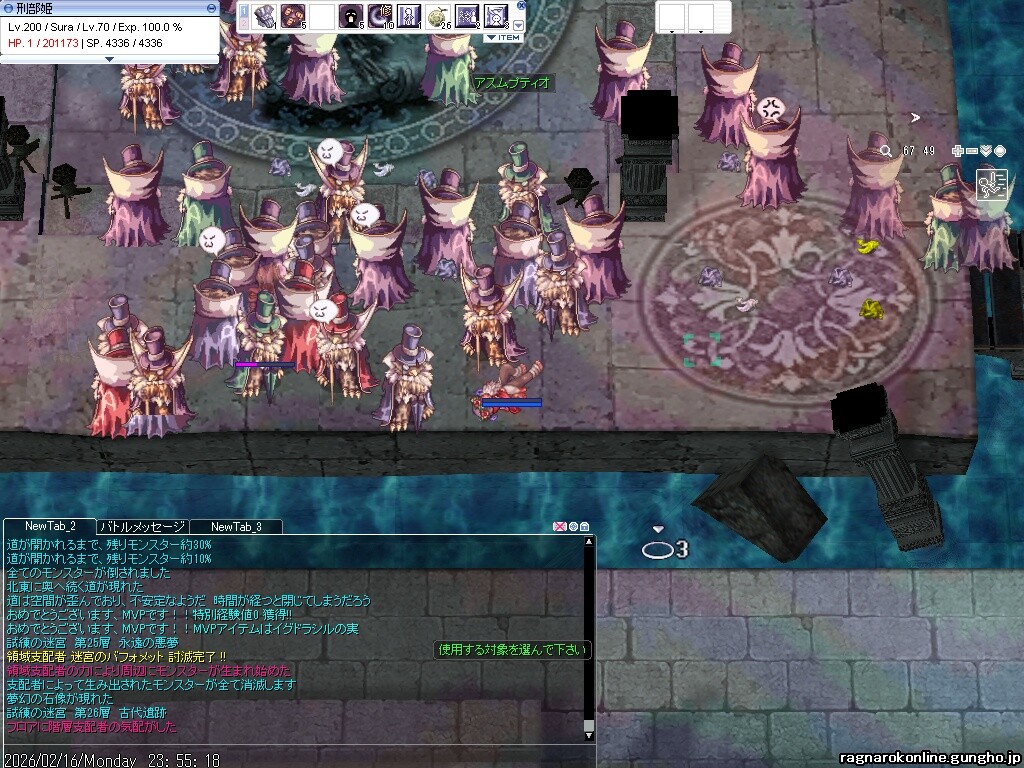1024x768 pixels.
Task: Close the hotbar with its blue X
Action: (x=521, y=5)
